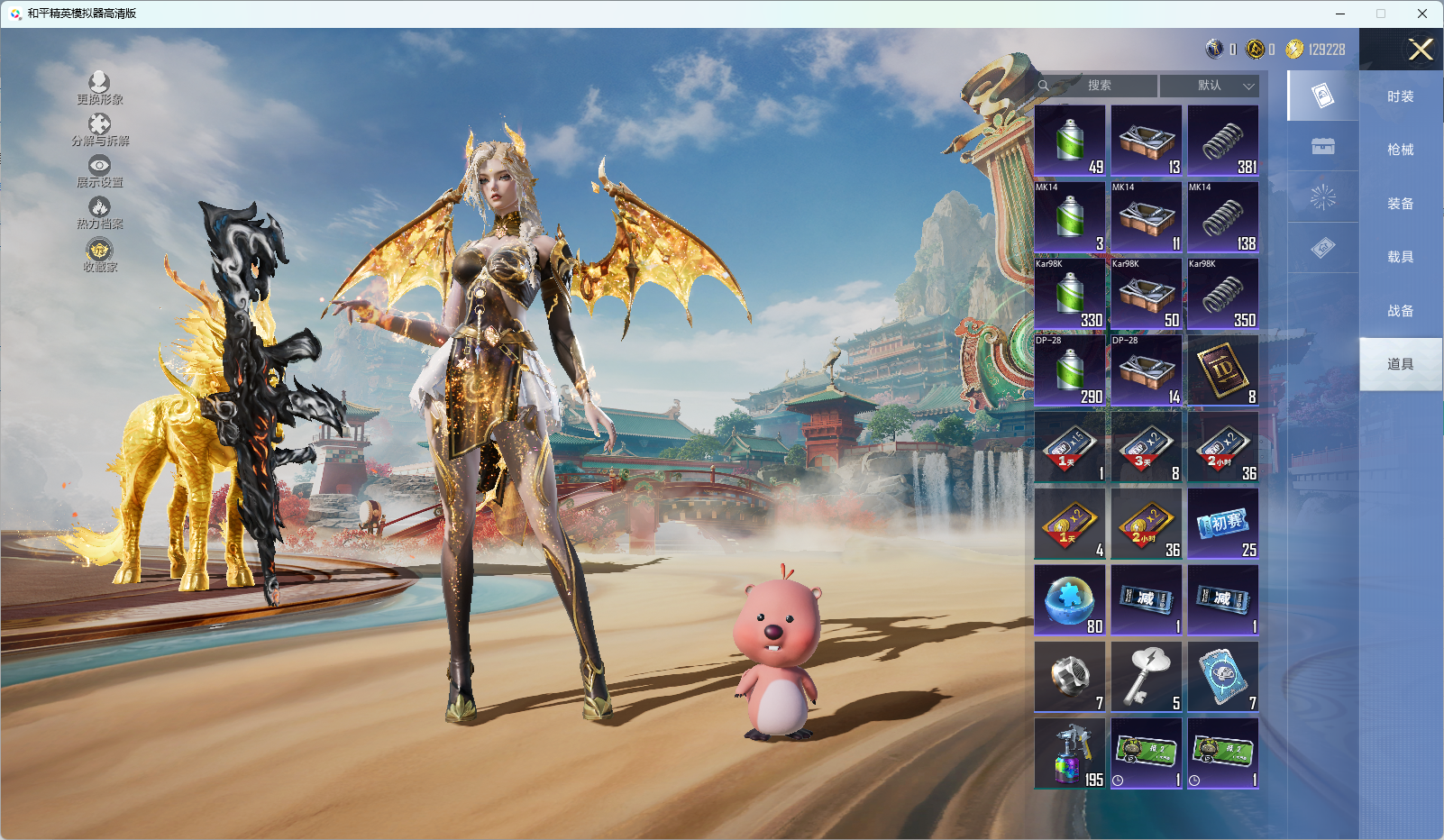1444x840 pixels.
Task: Open 热力档案 heat archive
Action: 99,214
